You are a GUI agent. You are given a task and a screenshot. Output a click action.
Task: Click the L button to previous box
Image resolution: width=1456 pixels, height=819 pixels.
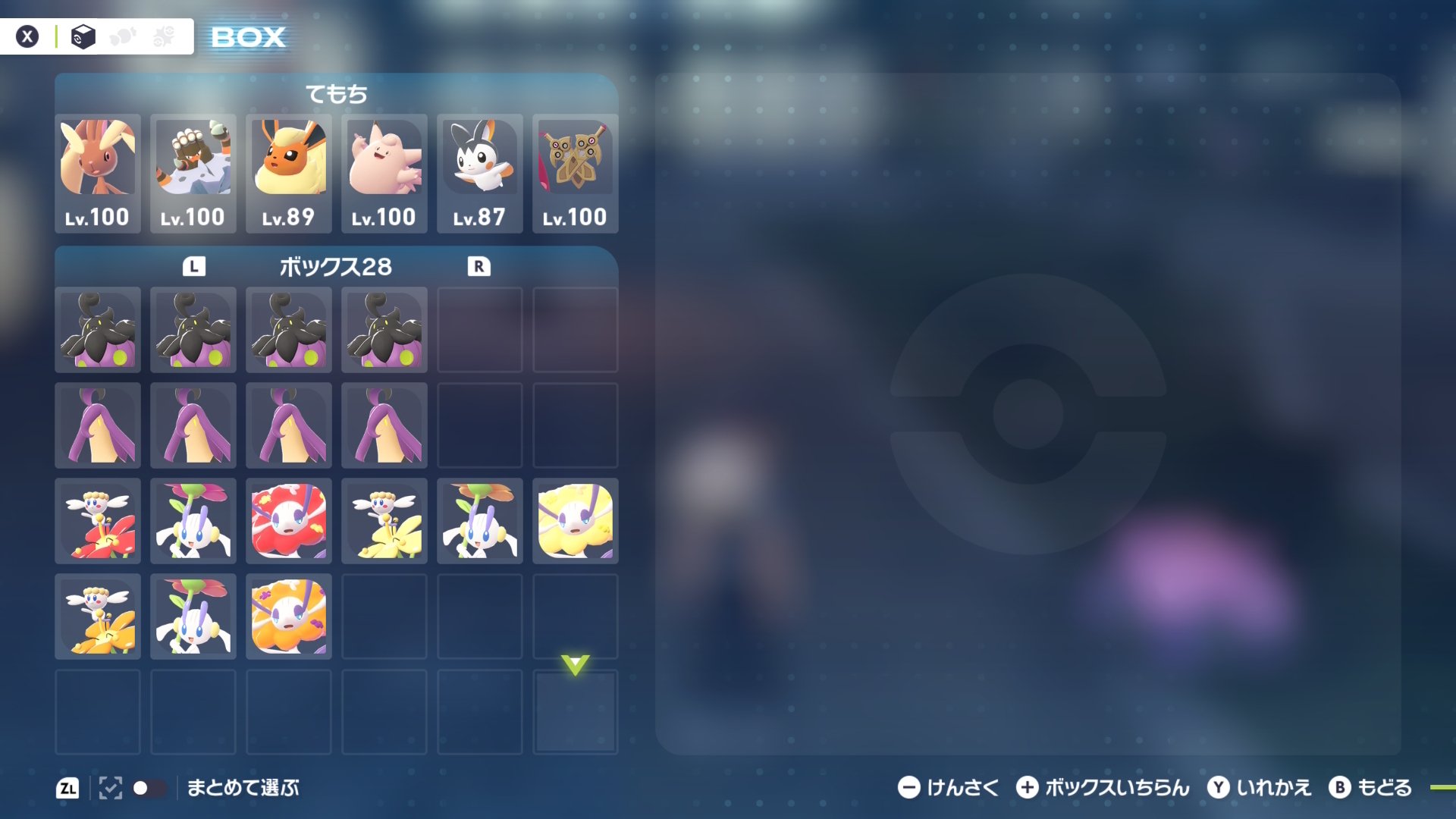[195, 266]
